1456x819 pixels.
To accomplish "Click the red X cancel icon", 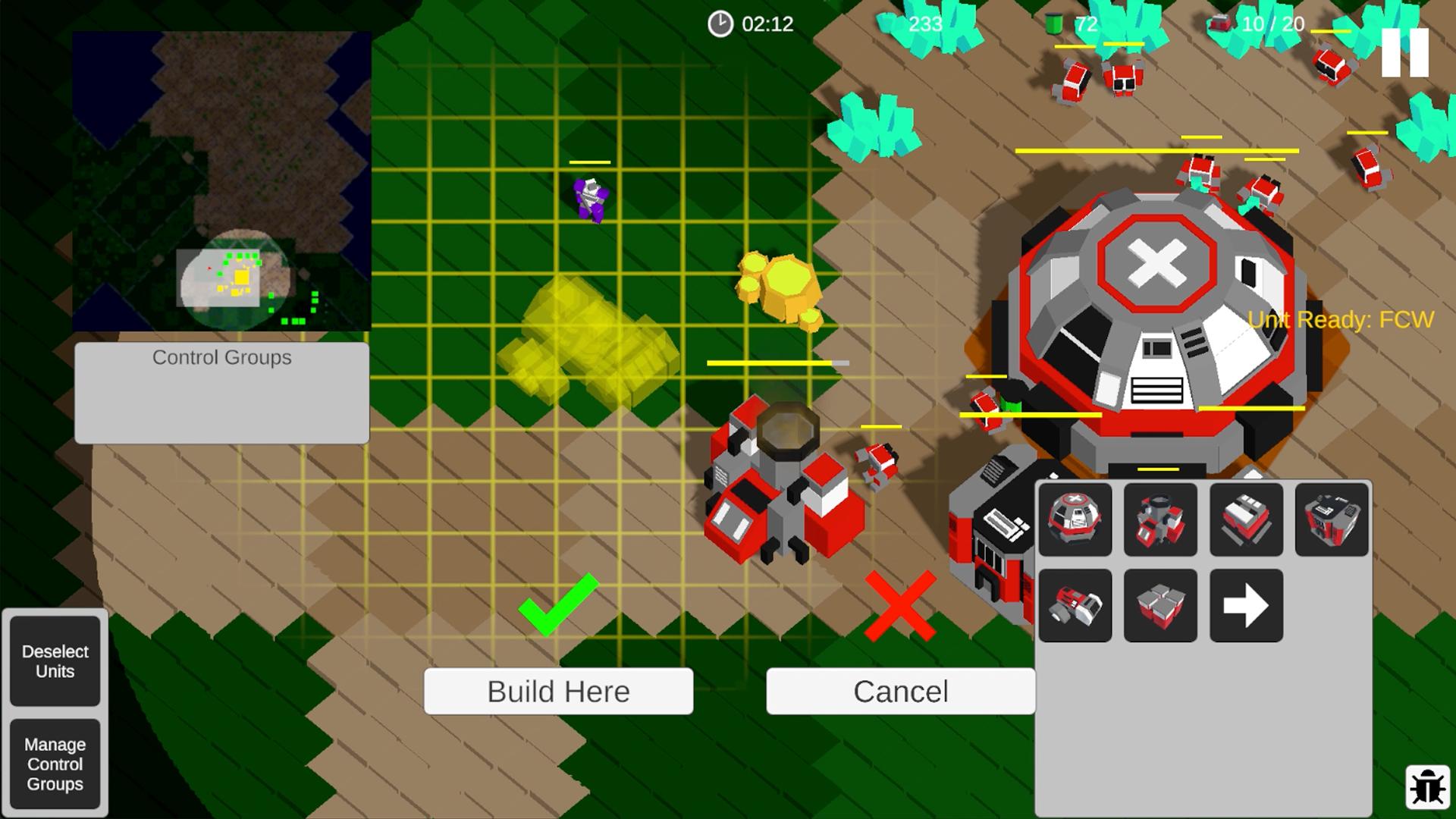I will coord(900,605).
